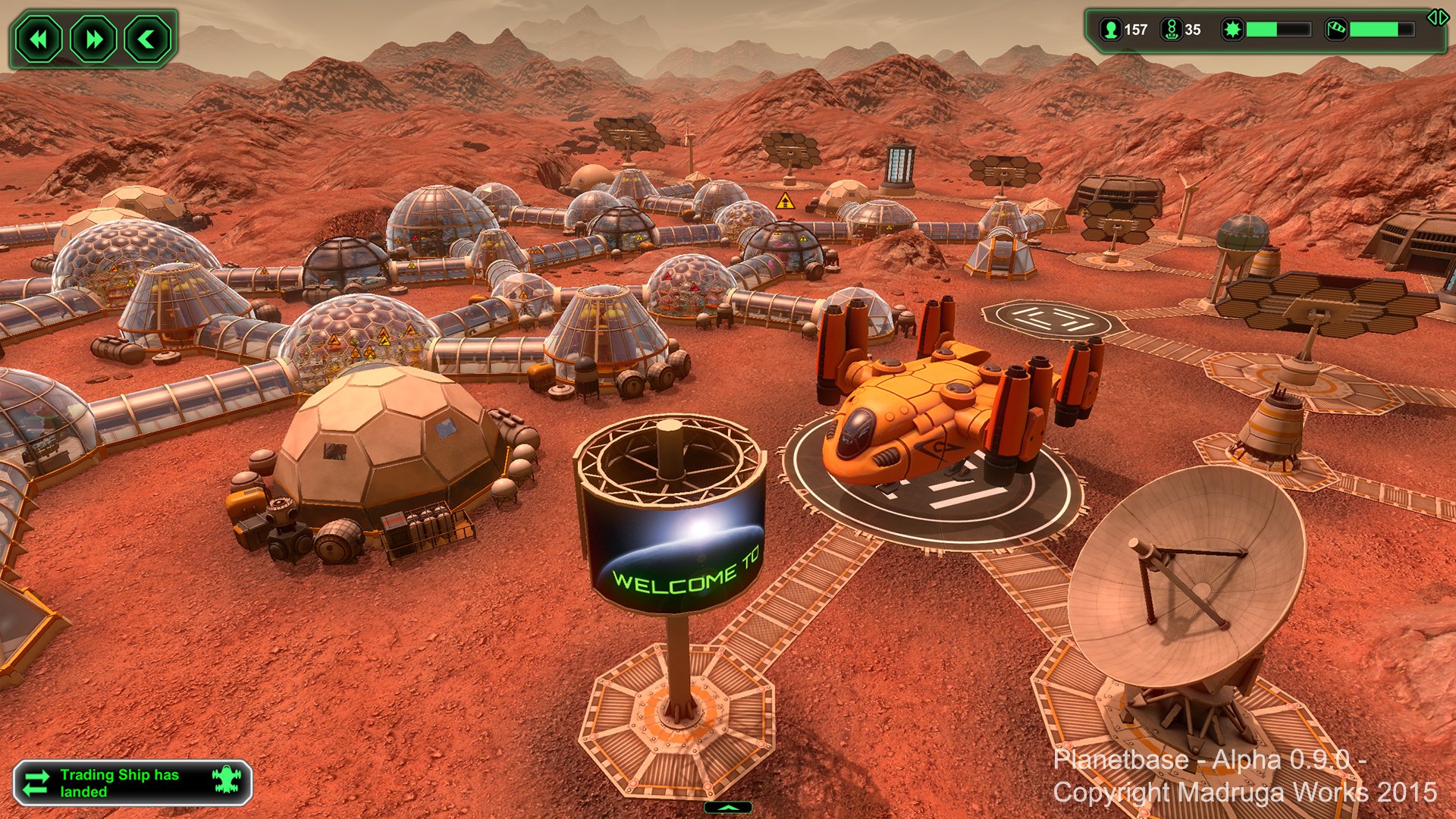Toggle the stats panel double-arrow button

point(1437,17)
